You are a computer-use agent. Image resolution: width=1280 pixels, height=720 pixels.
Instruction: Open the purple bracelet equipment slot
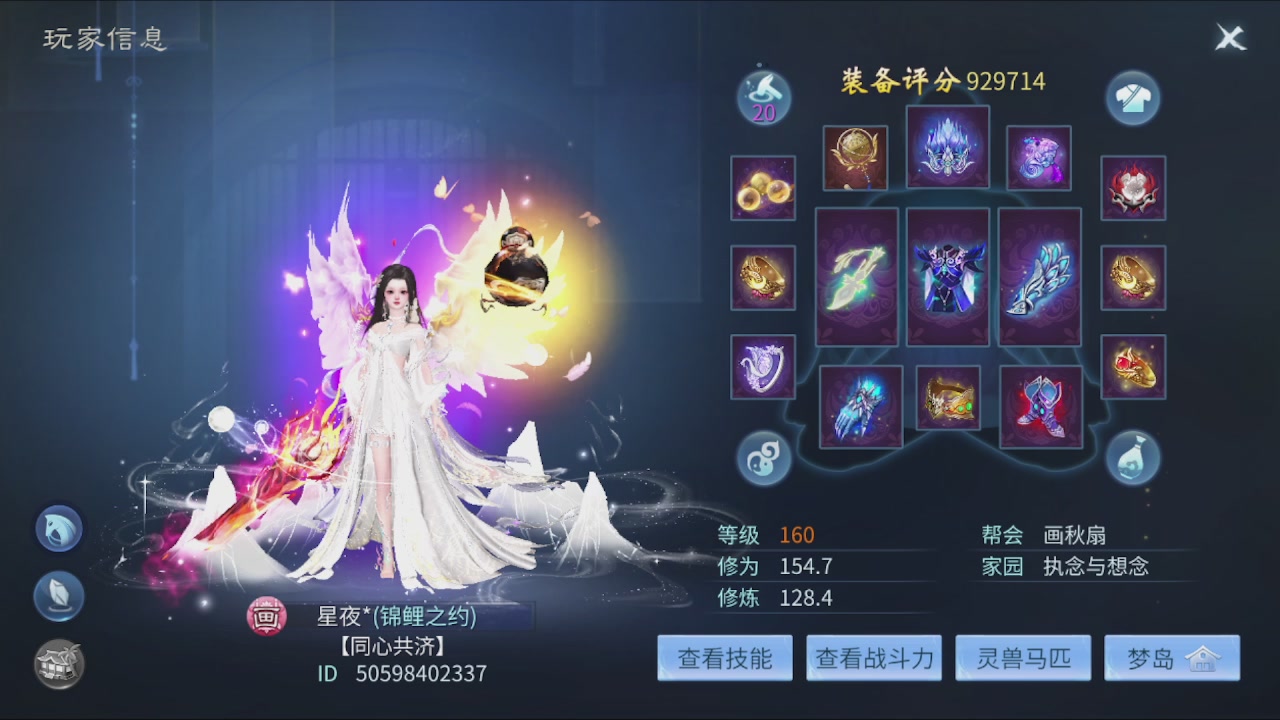click(x=763, y=367)
